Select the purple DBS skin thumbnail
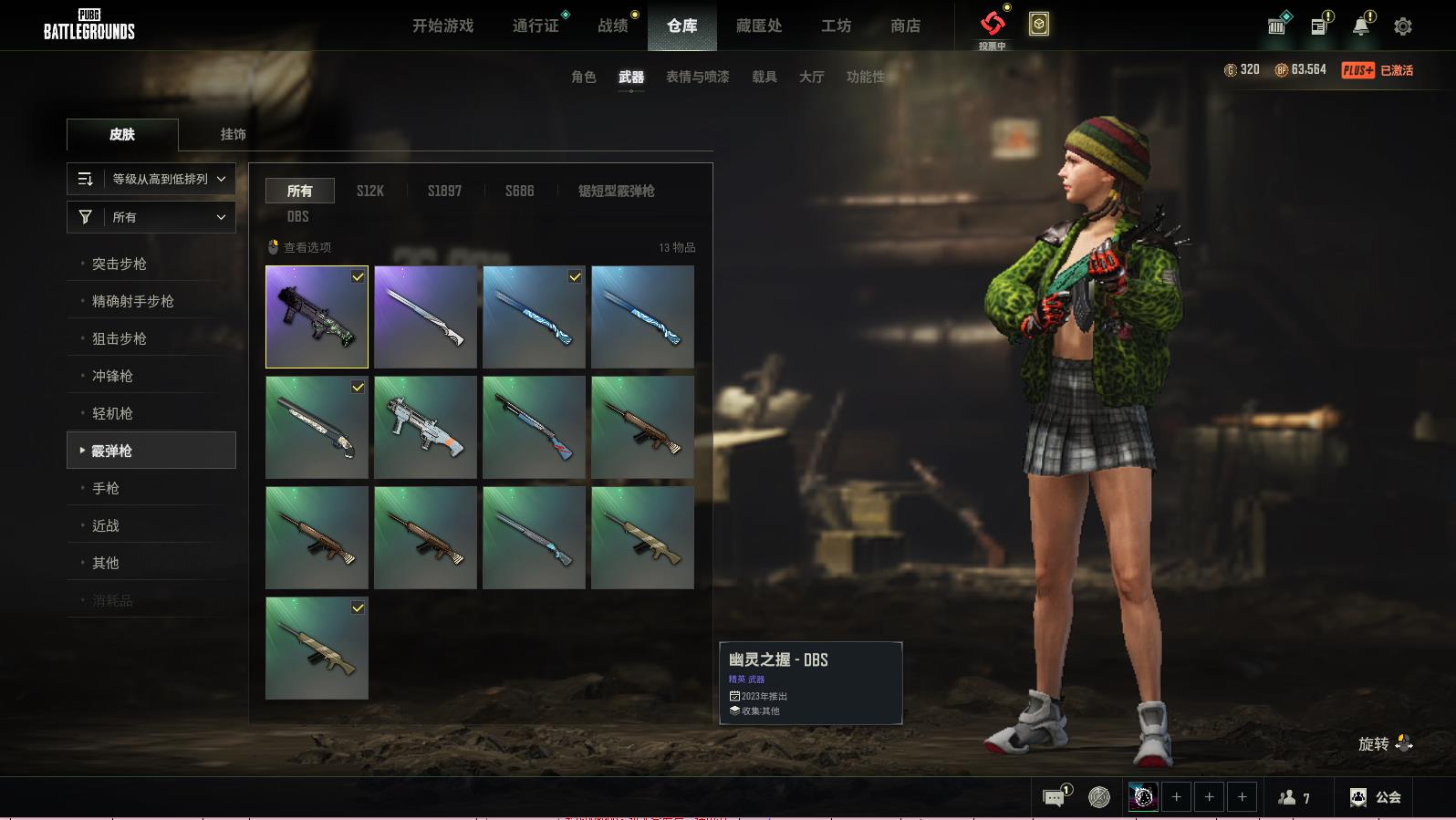Screen dimensions: 1456x820 317,317
